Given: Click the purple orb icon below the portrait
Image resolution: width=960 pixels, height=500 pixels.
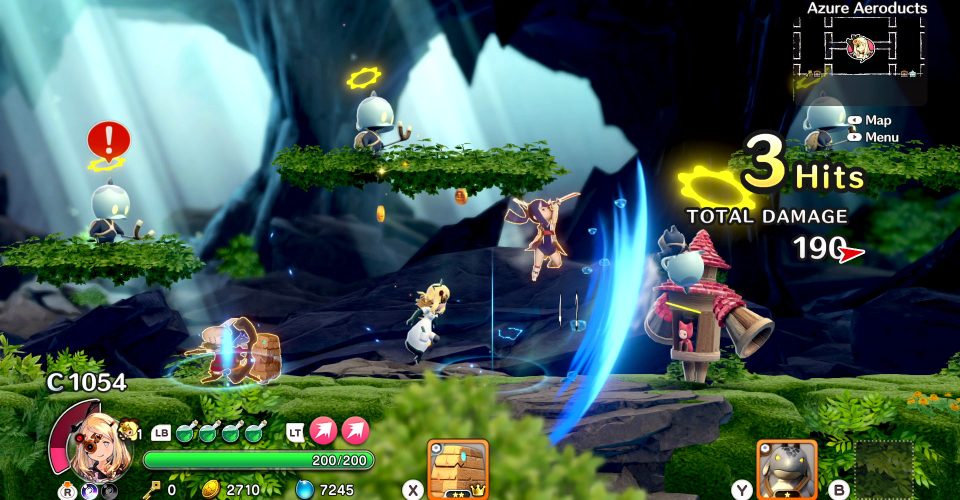Looking at the screenshot, I should tap(88, 491).
